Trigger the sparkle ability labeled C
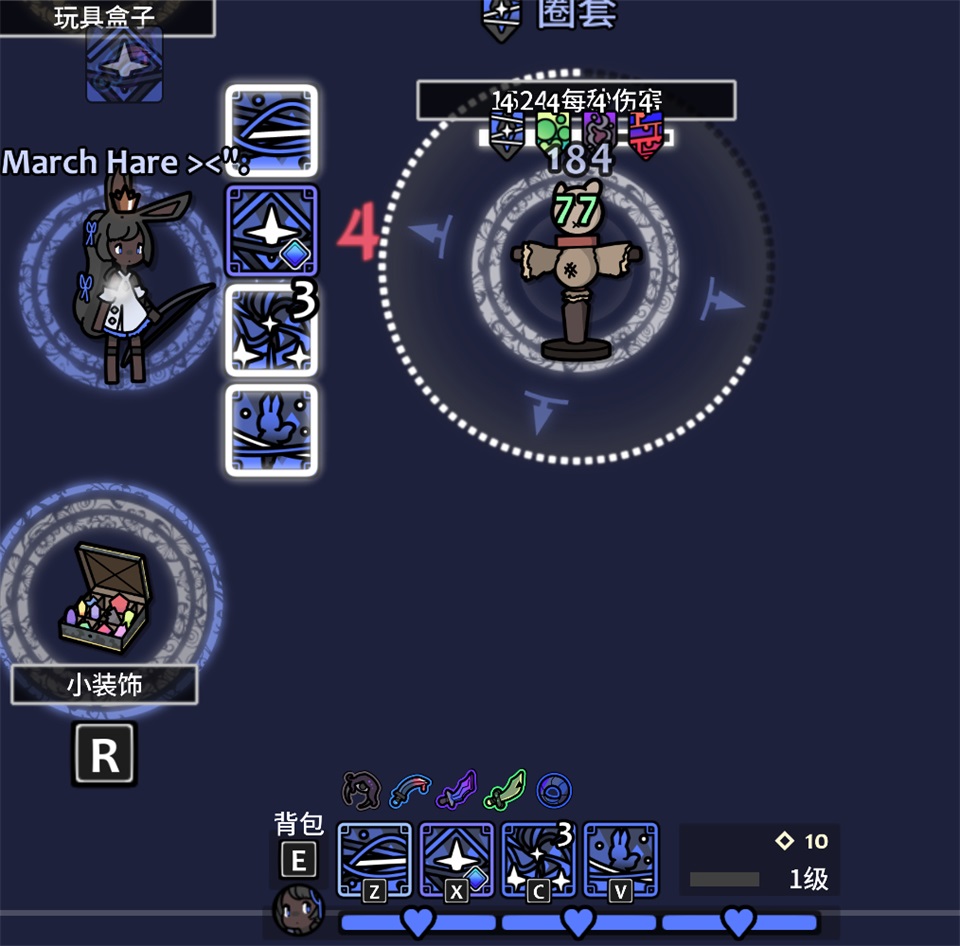Viewport: 960px width, 946px height. point(539,860)
